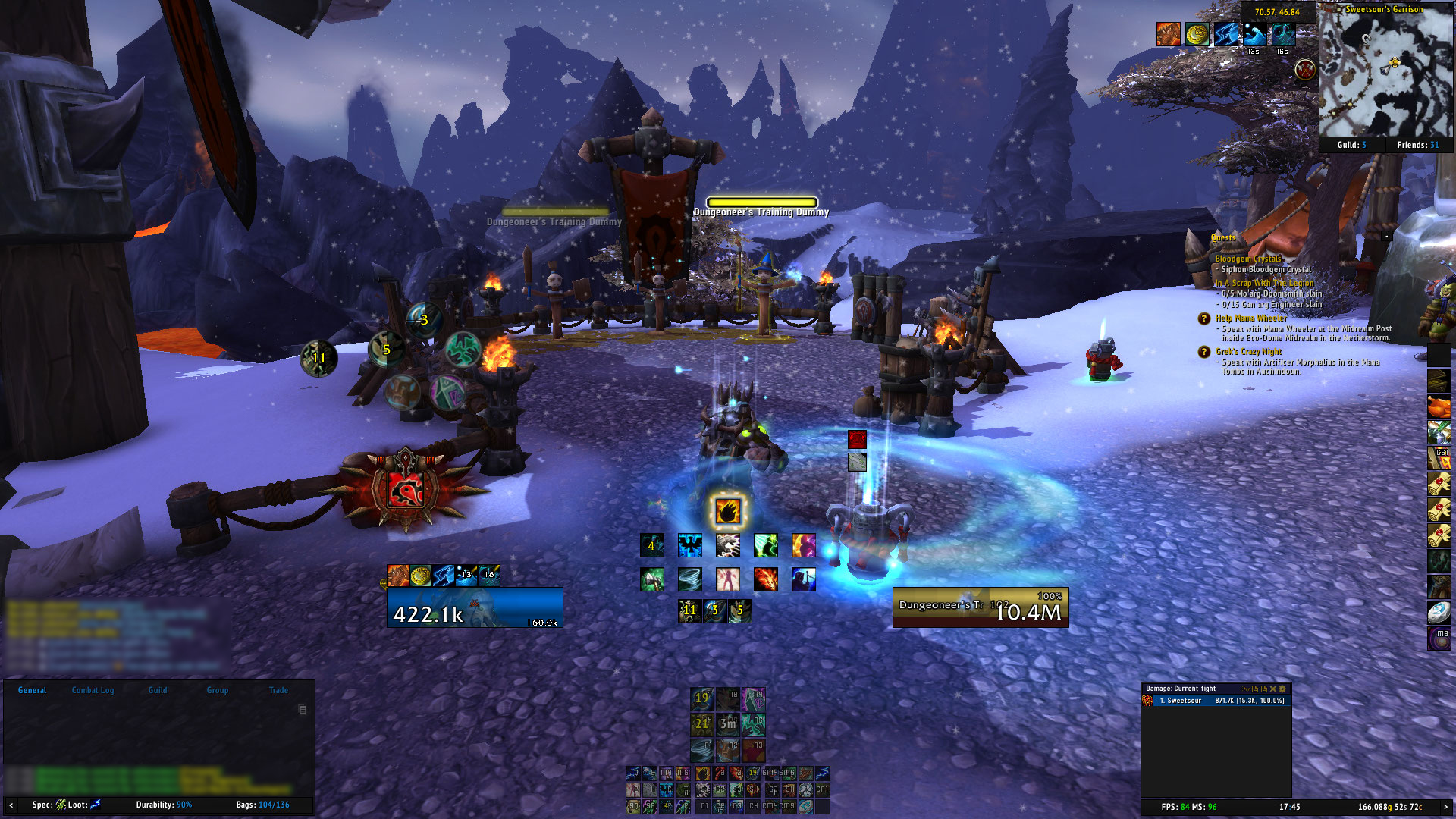Switch to the Group chat tab
This screenshot has width=1456, height=819.
point(218,690)
